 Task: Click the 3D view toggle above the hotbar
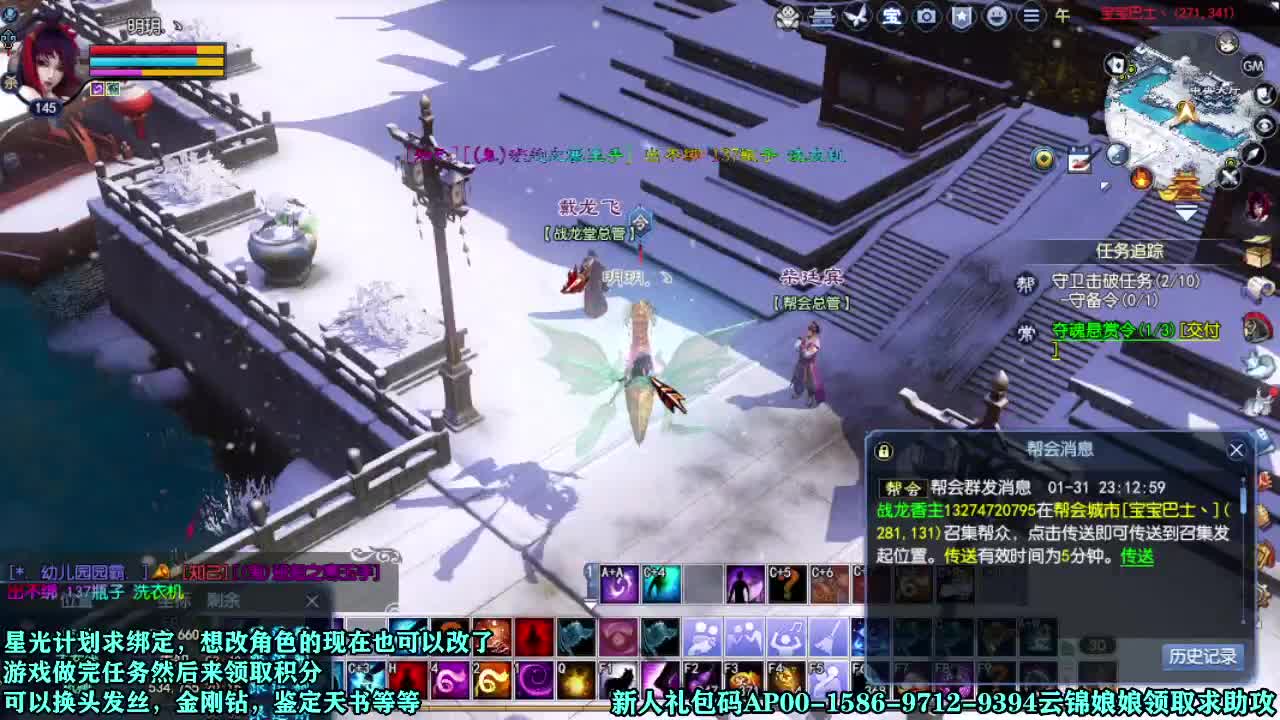1096,645
